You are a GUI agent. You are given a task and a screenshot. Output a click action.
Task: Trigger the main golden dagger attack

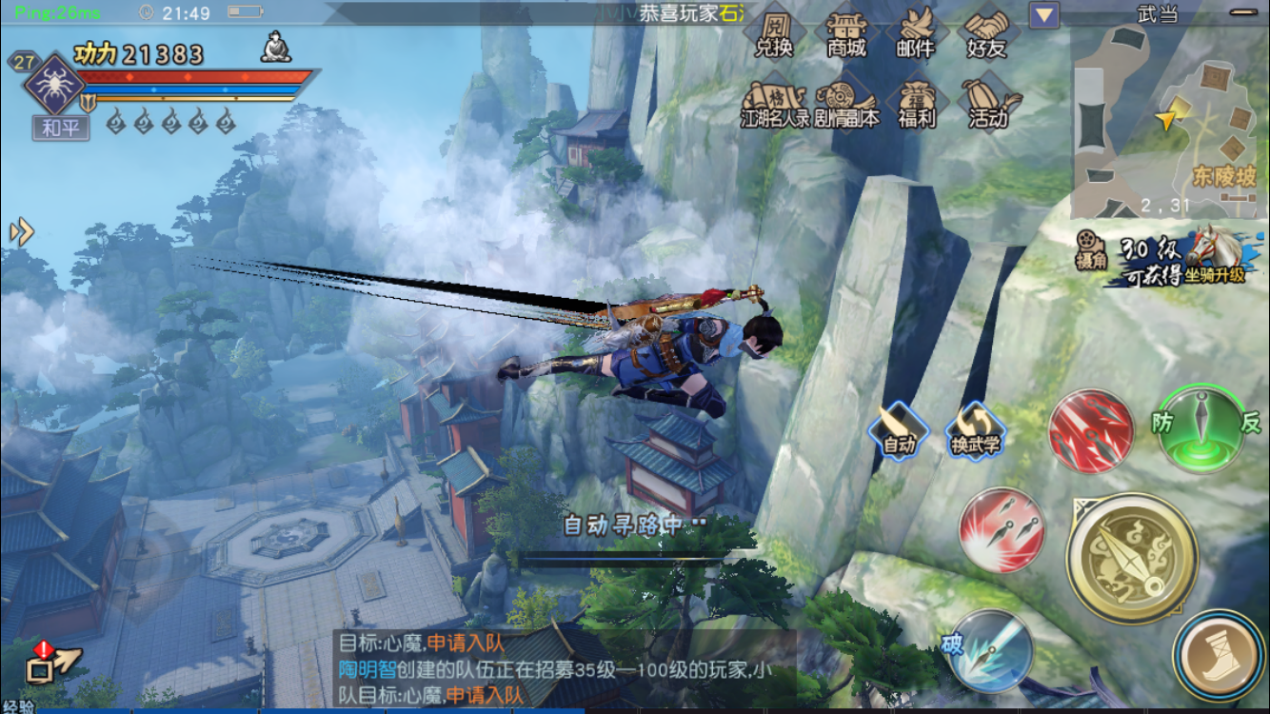point(1131,557)
